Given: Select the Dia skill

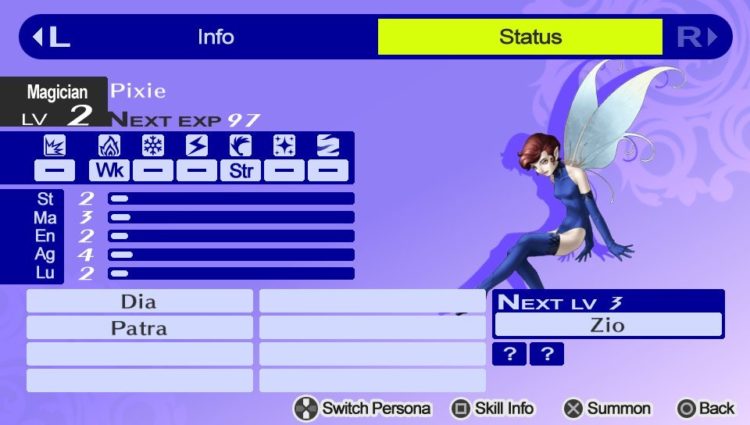Looking at the screenshot, I should tap(139, 301).
